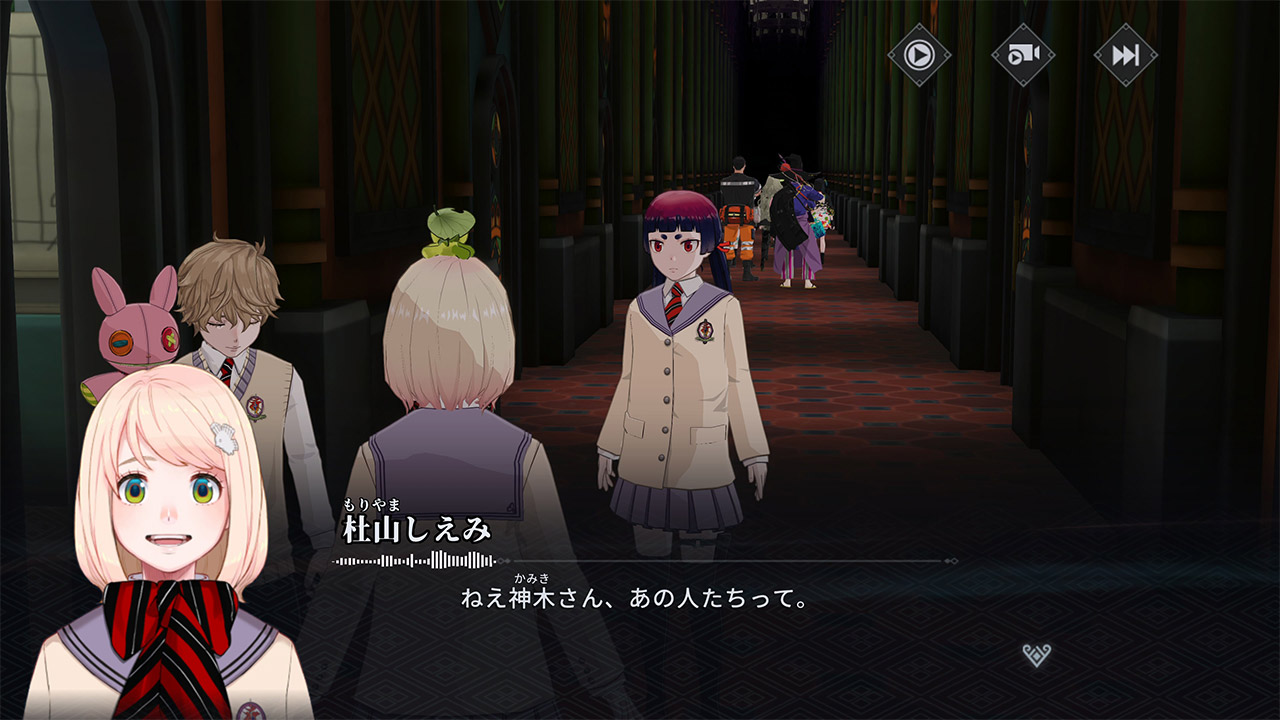Image resolution: width=1280 pixels, height=720 pixels.
Task: Turn on auto-play with the circled play icon
Action: 919,54
